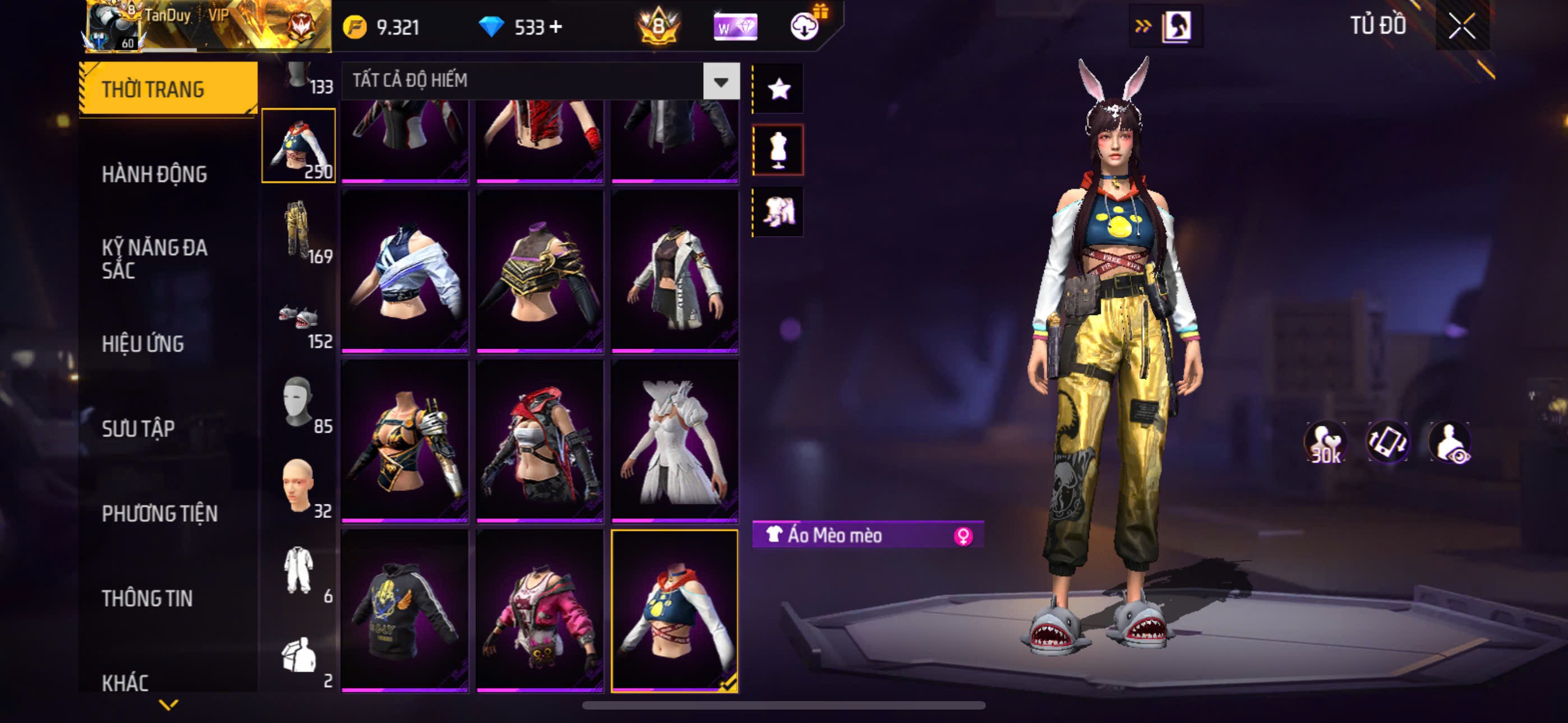Go to the Phương Tiện tab
Screen dimensions: 1568x723
[x=159, y=513]
